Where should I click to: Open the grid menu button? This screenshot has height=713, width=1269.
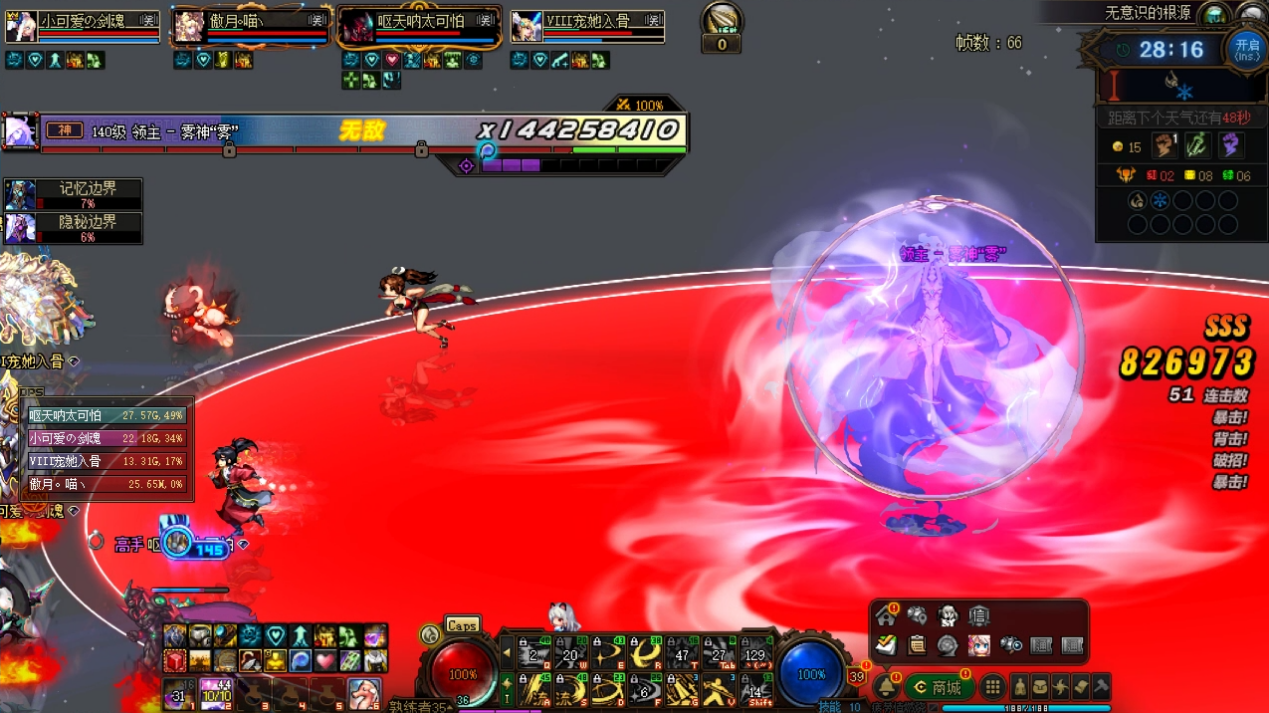[992, 688]
